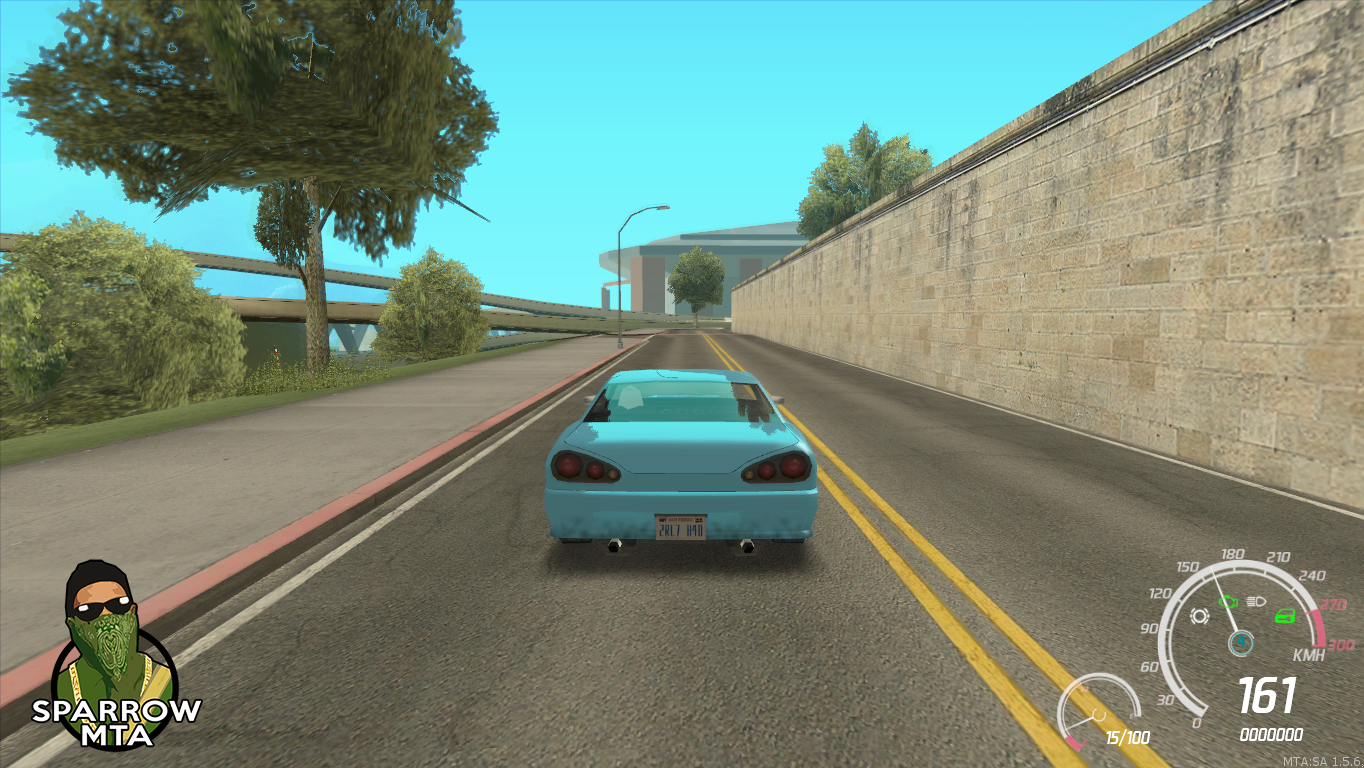This screenshot has height=768, width=1364.
Task: Toggle the headlight beam indicator
Action: (x=1255, y=601)
